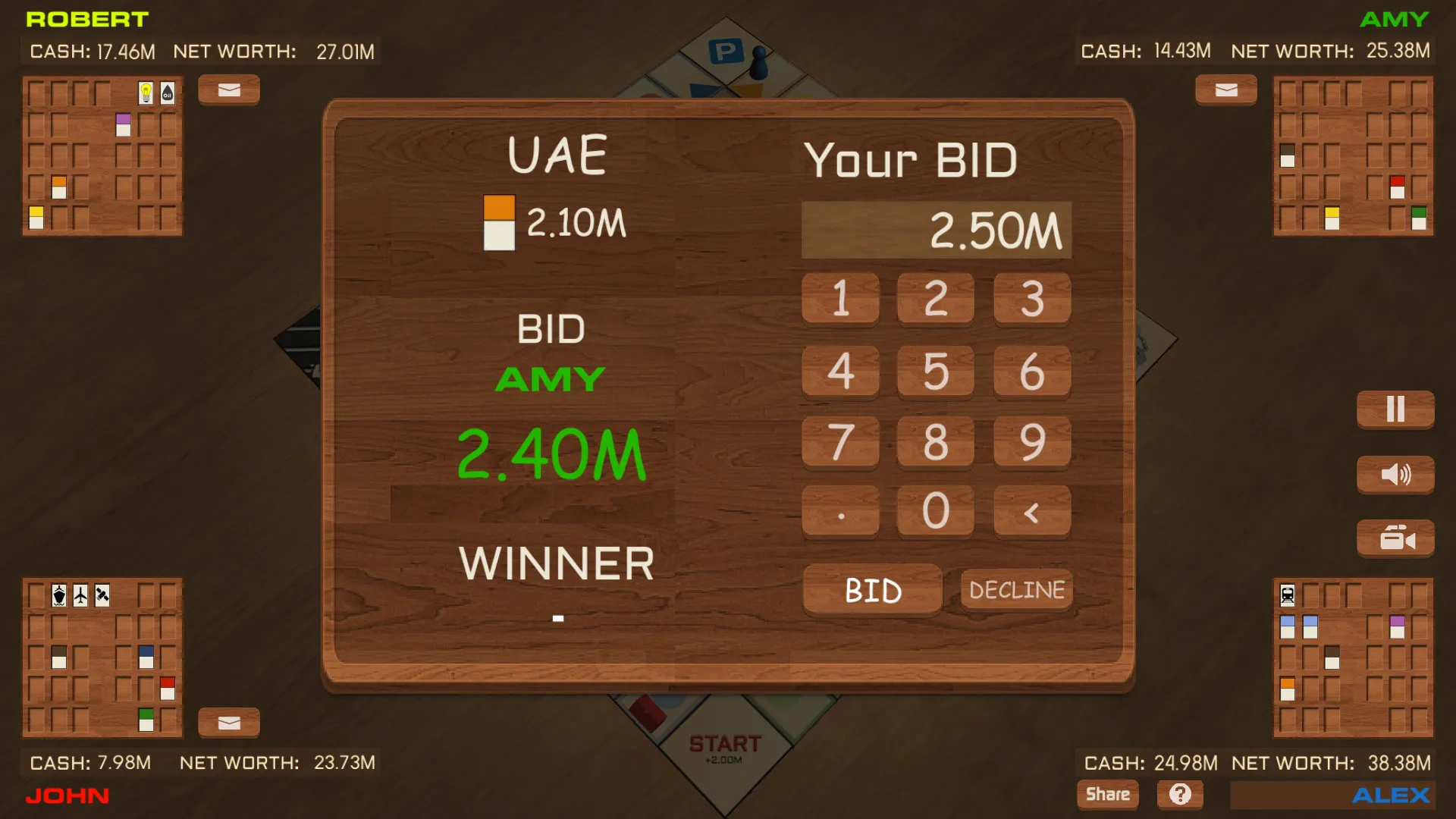Open John's message envelope
The height and width of the screenshot is (819, 1456).
(228, 723)
